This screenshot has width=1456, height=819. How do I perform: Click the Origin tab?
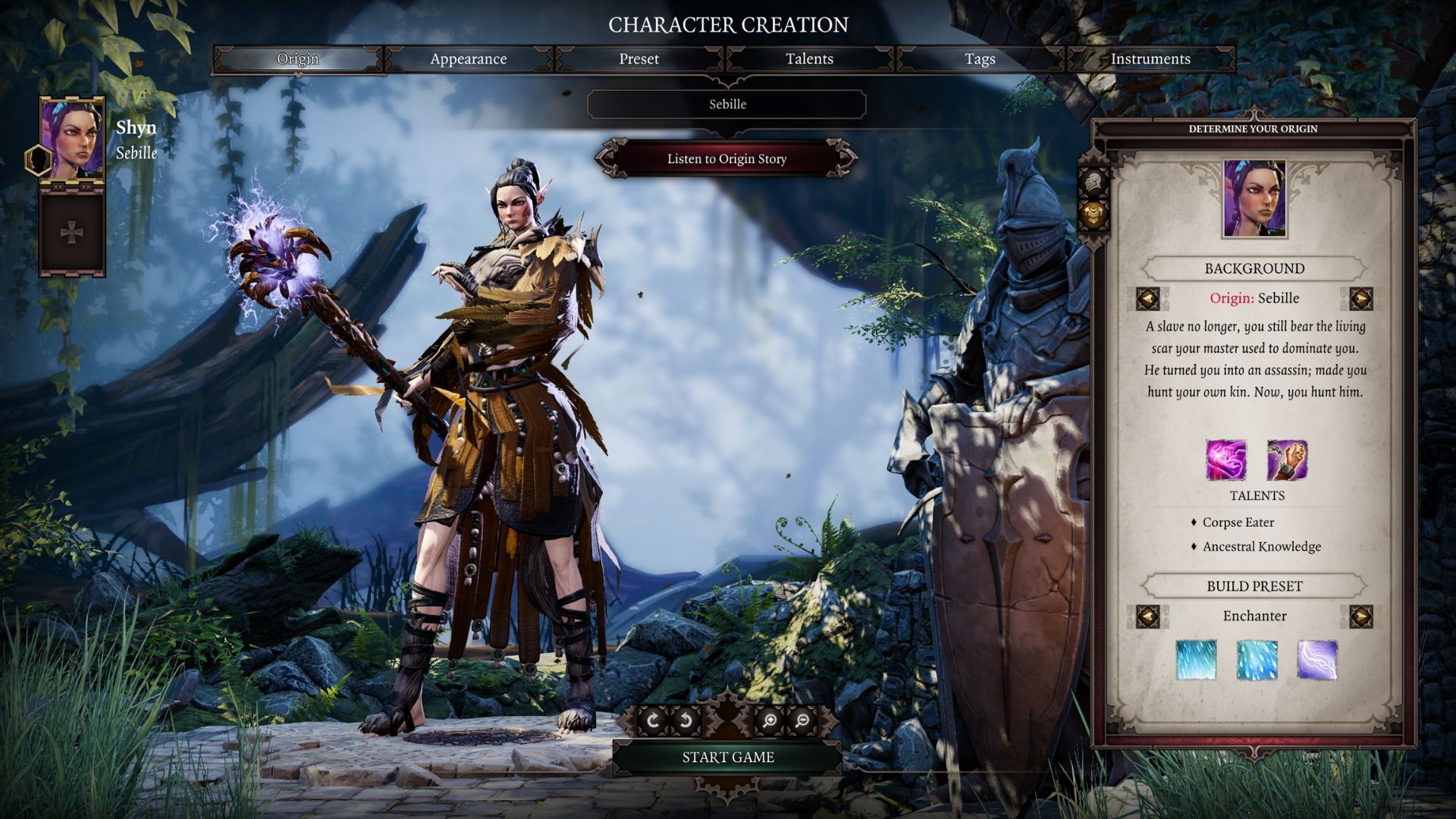pyautogui.click(x=298, y=59)
